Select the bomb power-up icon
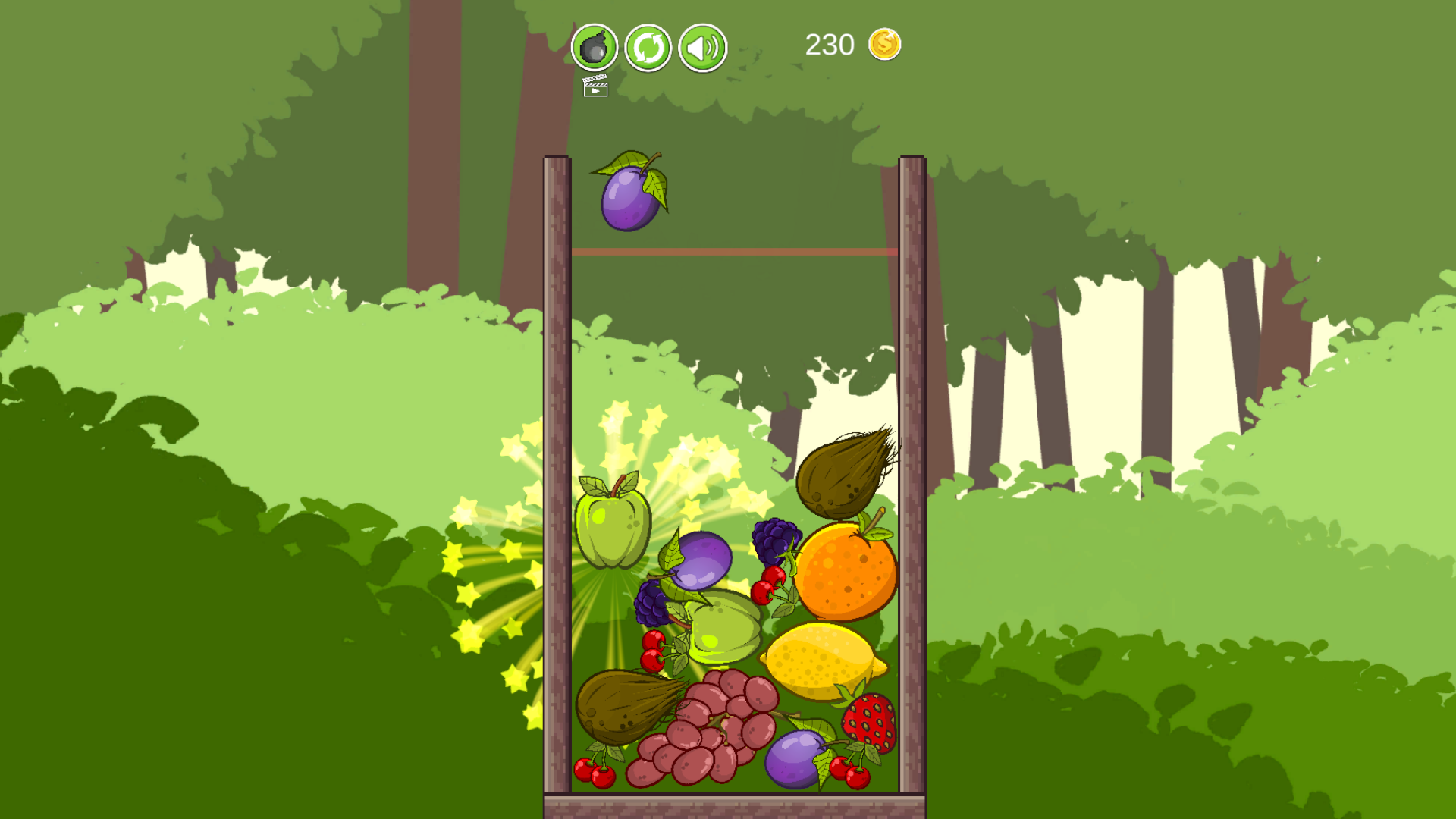The width and height of the screenshot is (1456, 819). click(x=594, y=48)
